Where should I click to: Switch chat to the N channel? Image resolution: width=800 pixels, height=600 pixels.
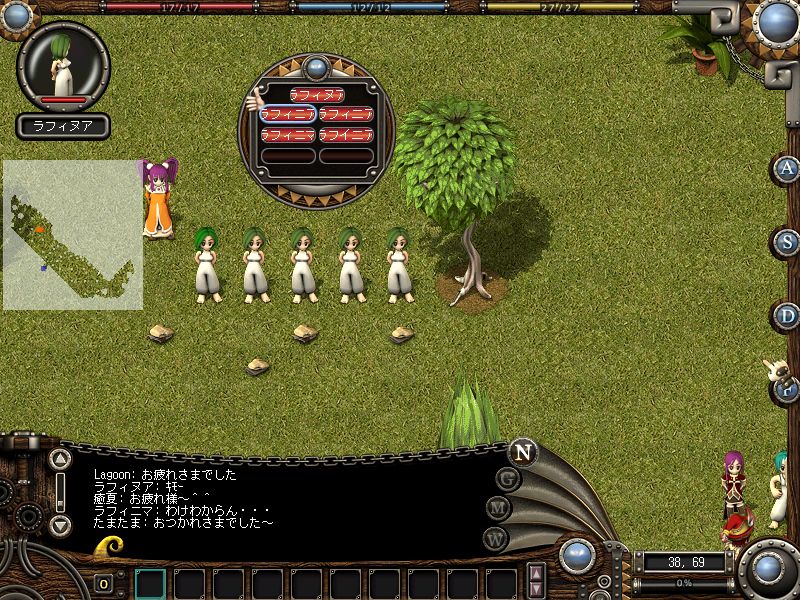coord(521,451)
